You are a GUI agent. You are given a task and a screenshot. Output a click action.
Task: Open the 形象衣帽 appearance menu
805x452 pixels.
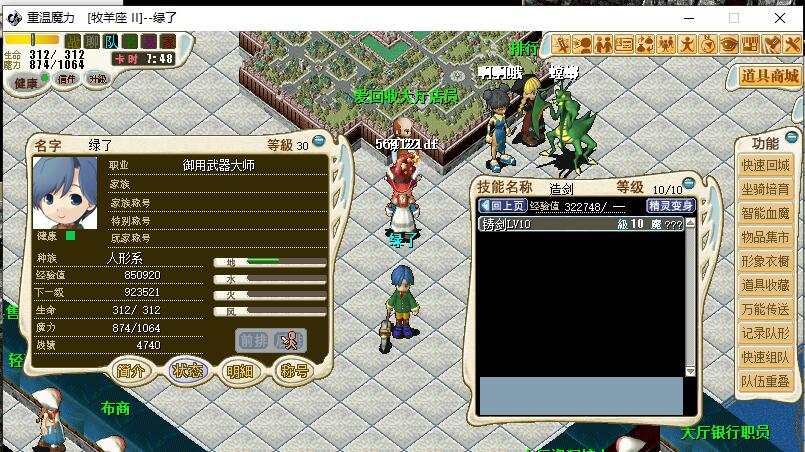click(x=765, y=261)
